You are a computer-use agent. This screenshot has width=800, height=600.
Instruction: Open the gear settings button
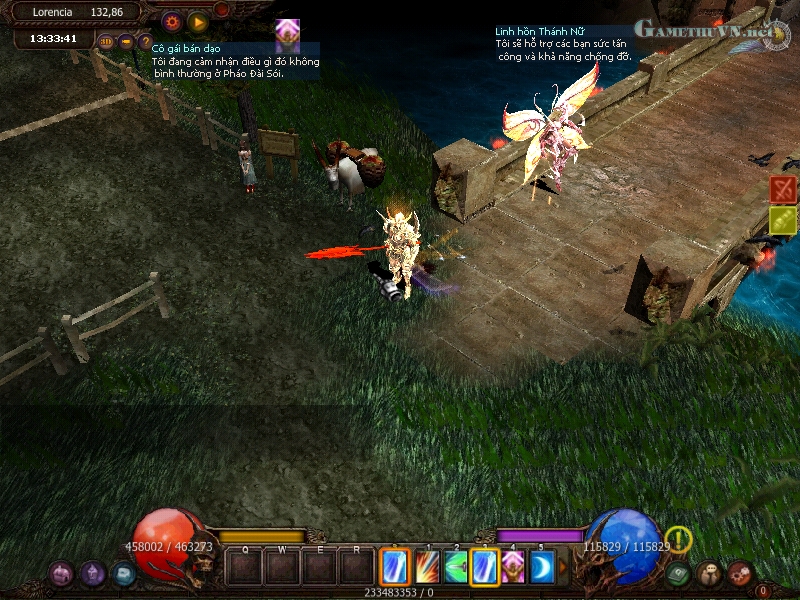(x=172, y=20)
